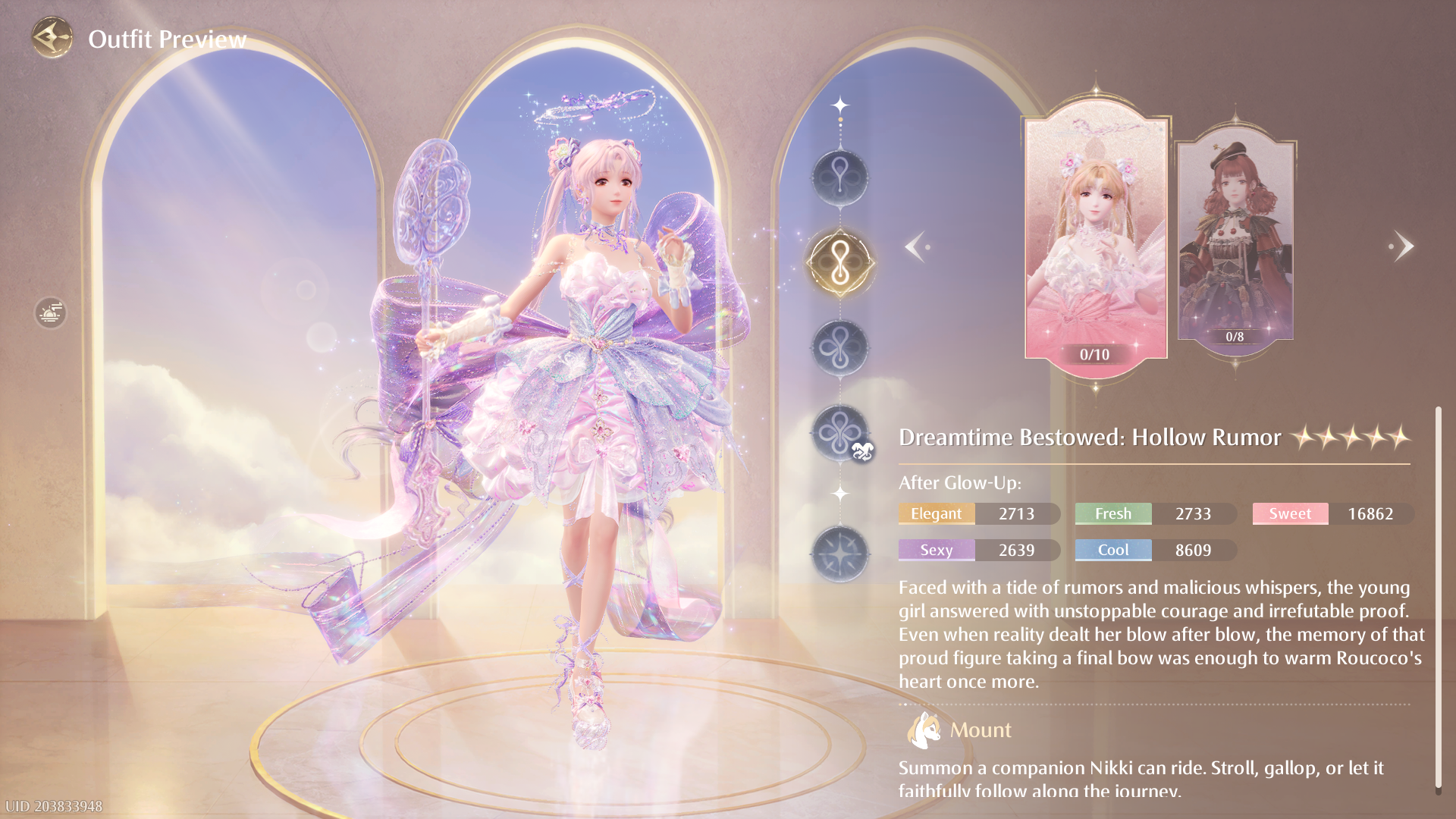Select the glowing gold figure-eight evolution node
The height and width of the screenshot is (819, 1456).
click(839, 263)
